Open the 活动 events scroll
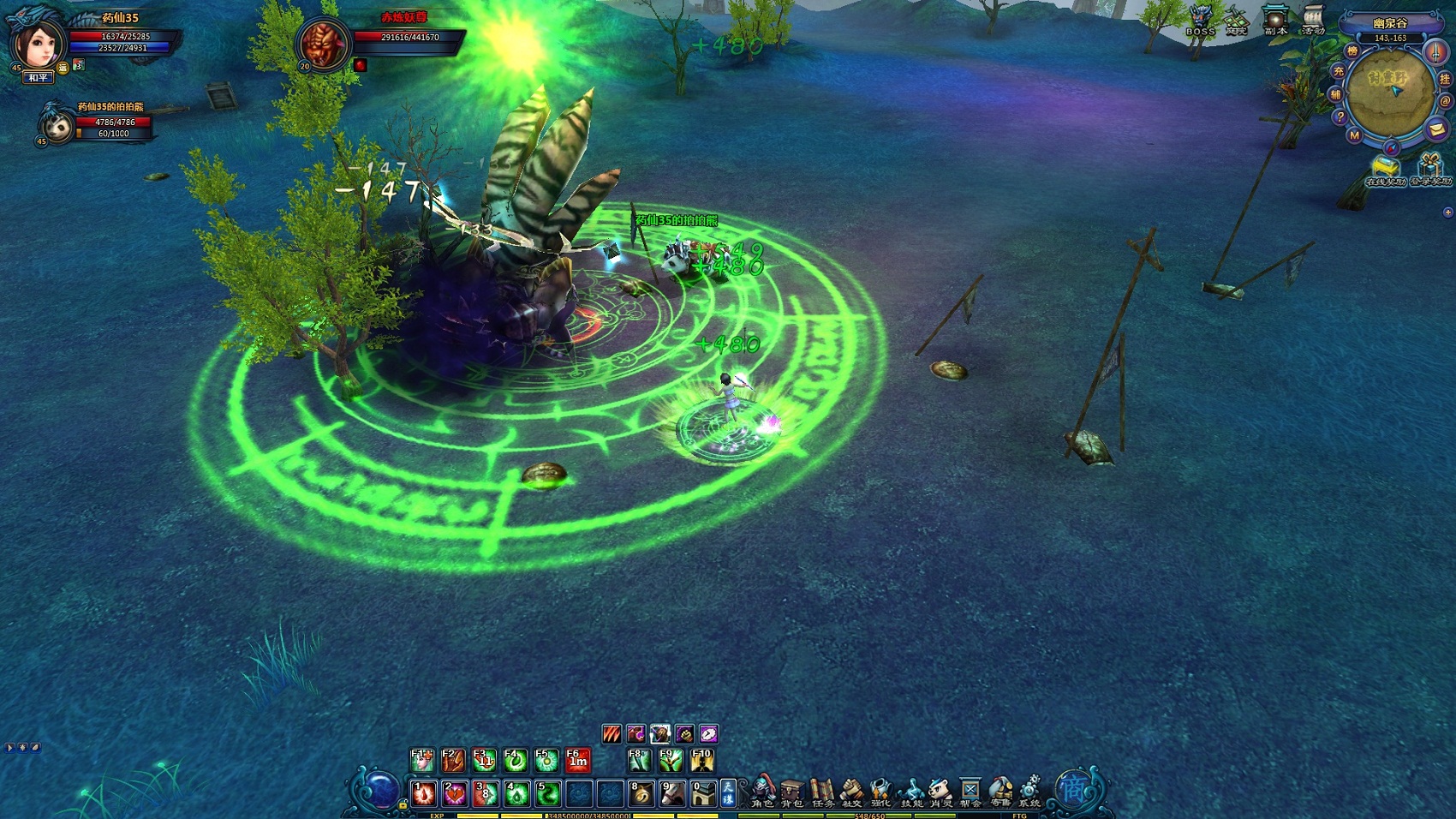 coord(1313,21)
